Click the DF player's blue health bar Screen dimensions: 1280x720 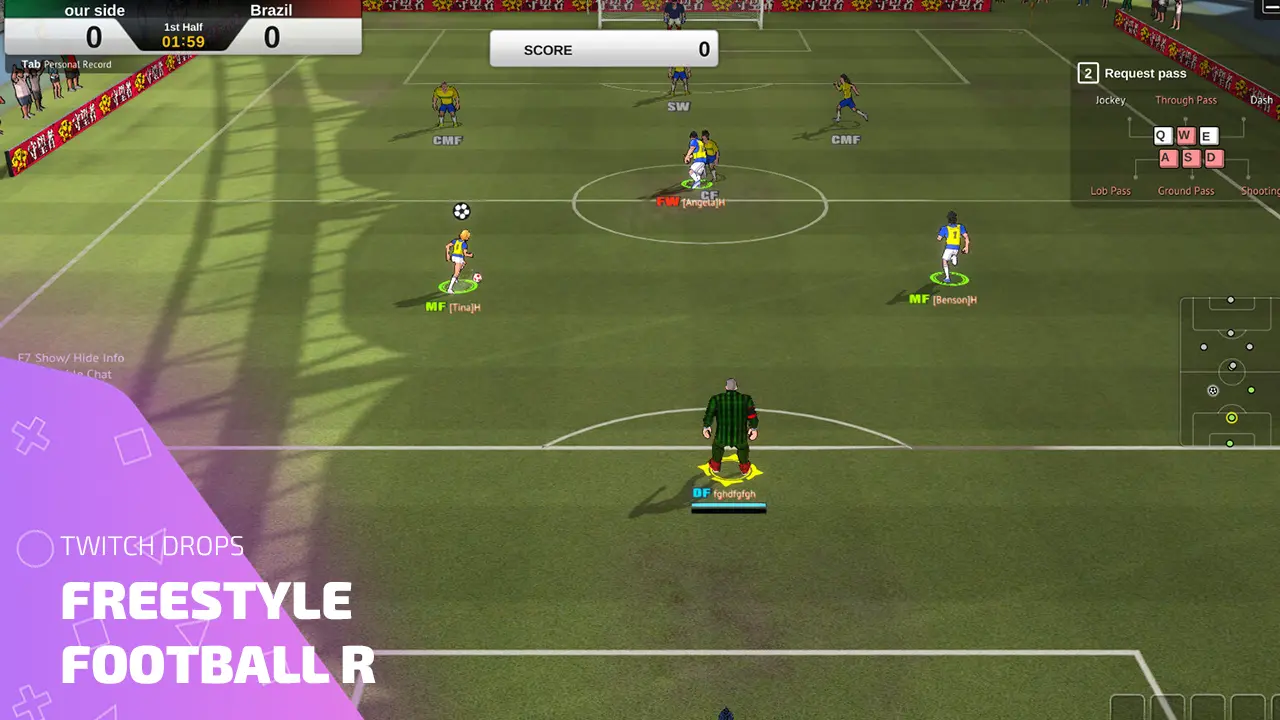729,503
